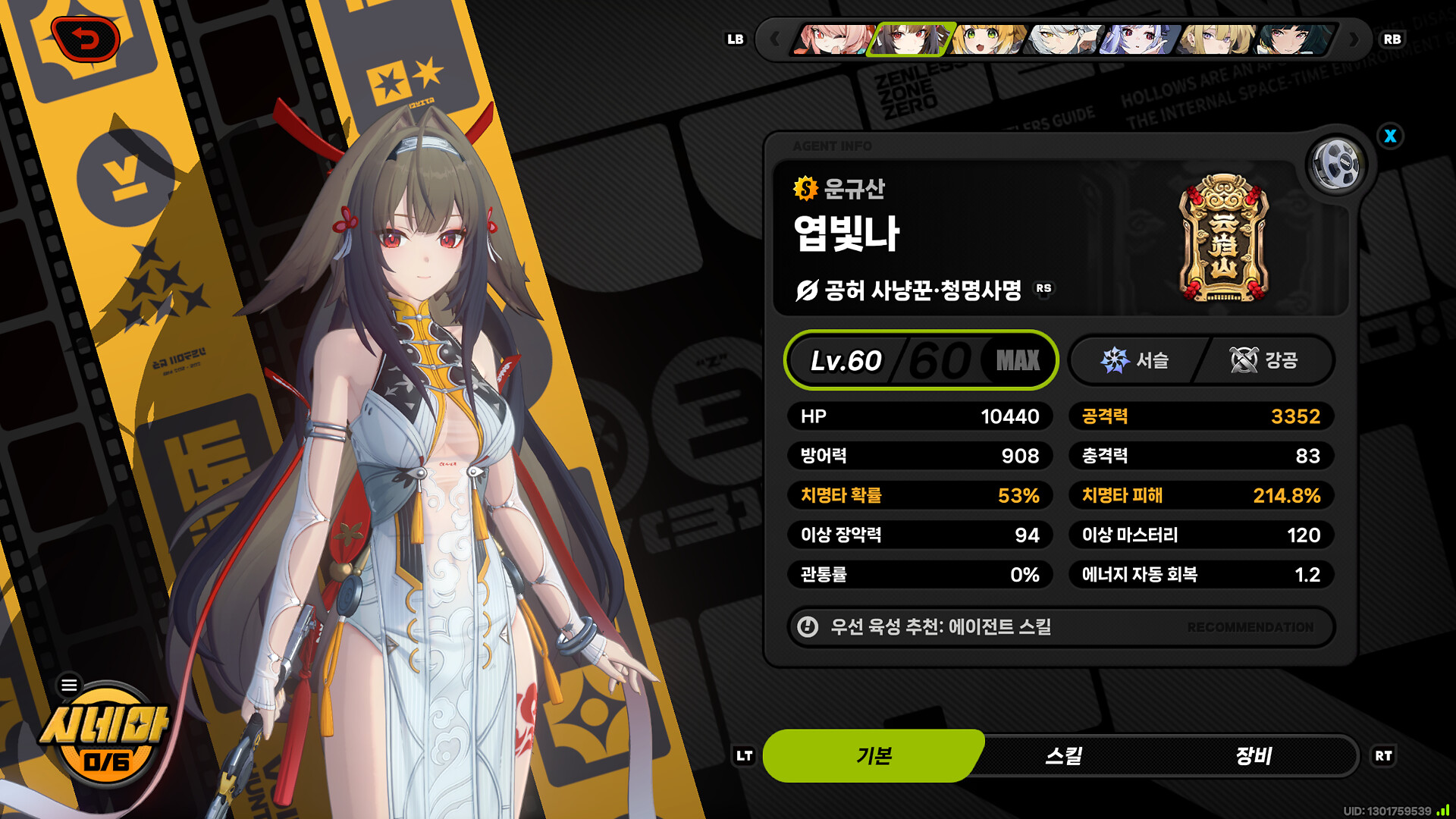1456x819 pixels.
Task: Choose the white-haired agent portrait
Action: tap(1063, 39)
